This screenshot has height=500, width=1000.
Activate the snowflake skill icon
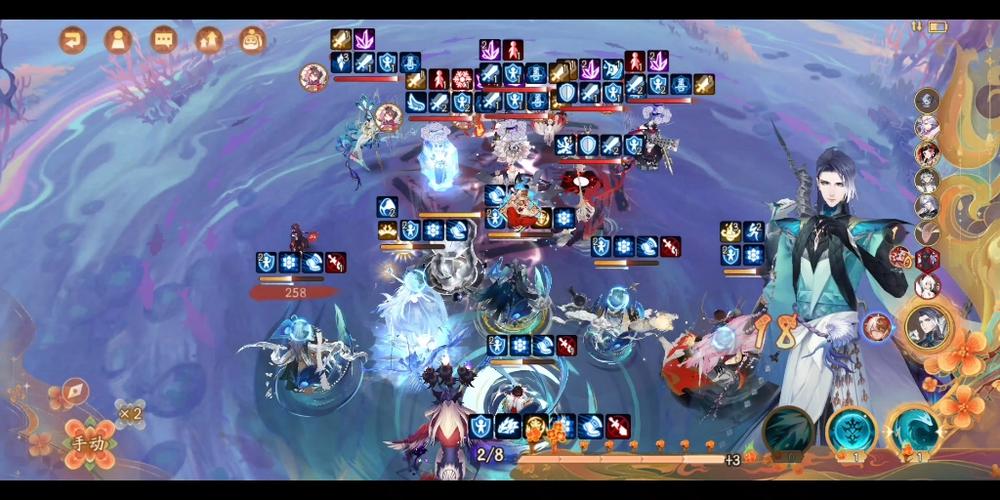851,430
